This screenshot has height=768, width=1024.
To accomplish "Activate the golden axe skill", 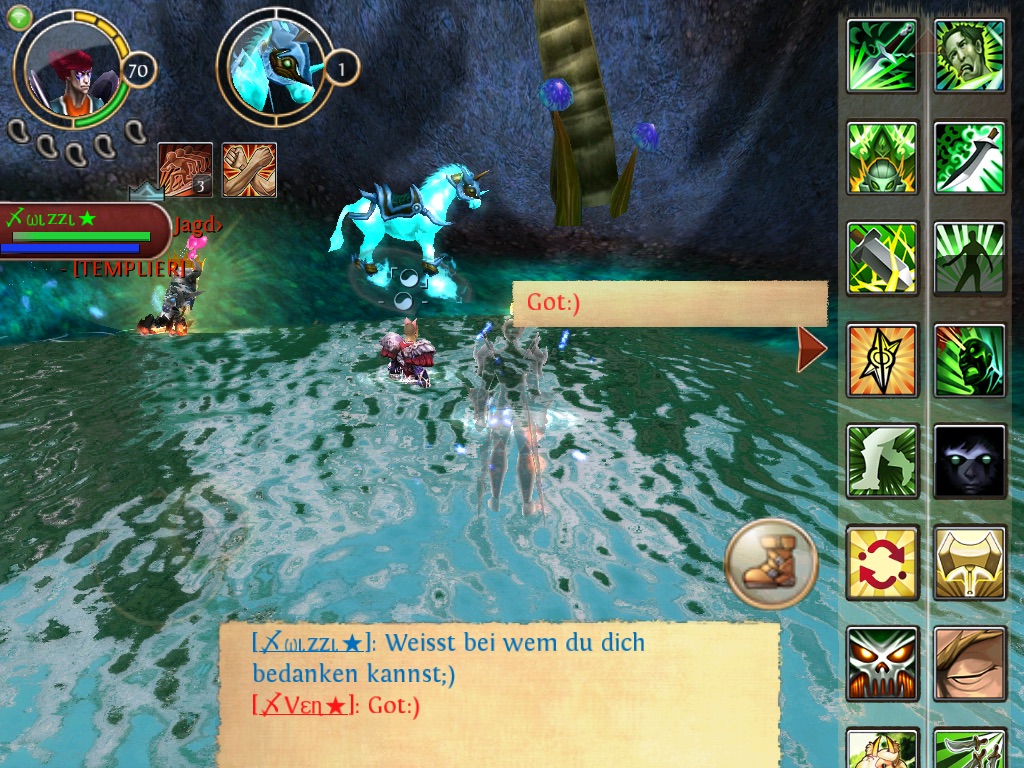I will (969, 562).
